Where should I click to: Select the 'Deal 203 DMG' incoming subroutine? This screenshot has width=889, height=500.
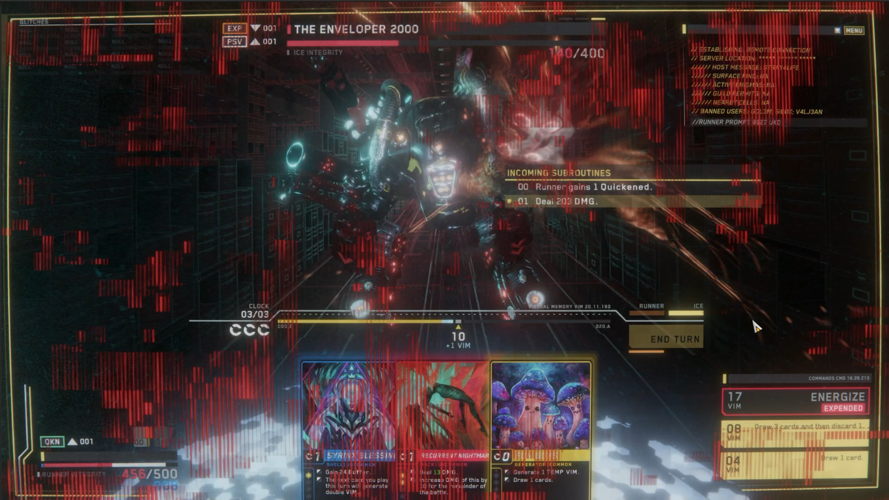pyautogui.click(x=630, y=201)
